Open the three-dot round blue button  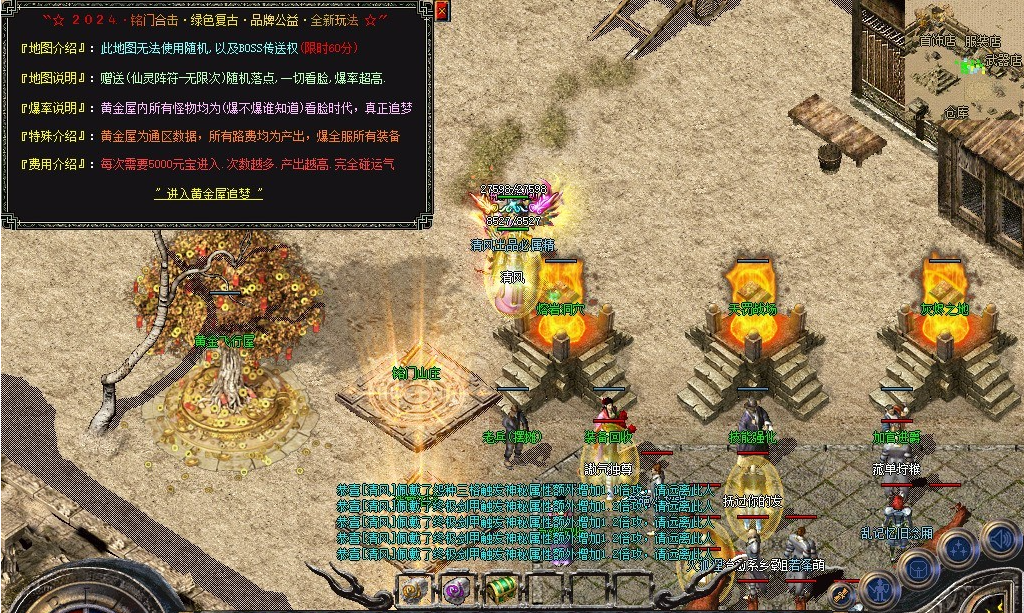[959, 548]
